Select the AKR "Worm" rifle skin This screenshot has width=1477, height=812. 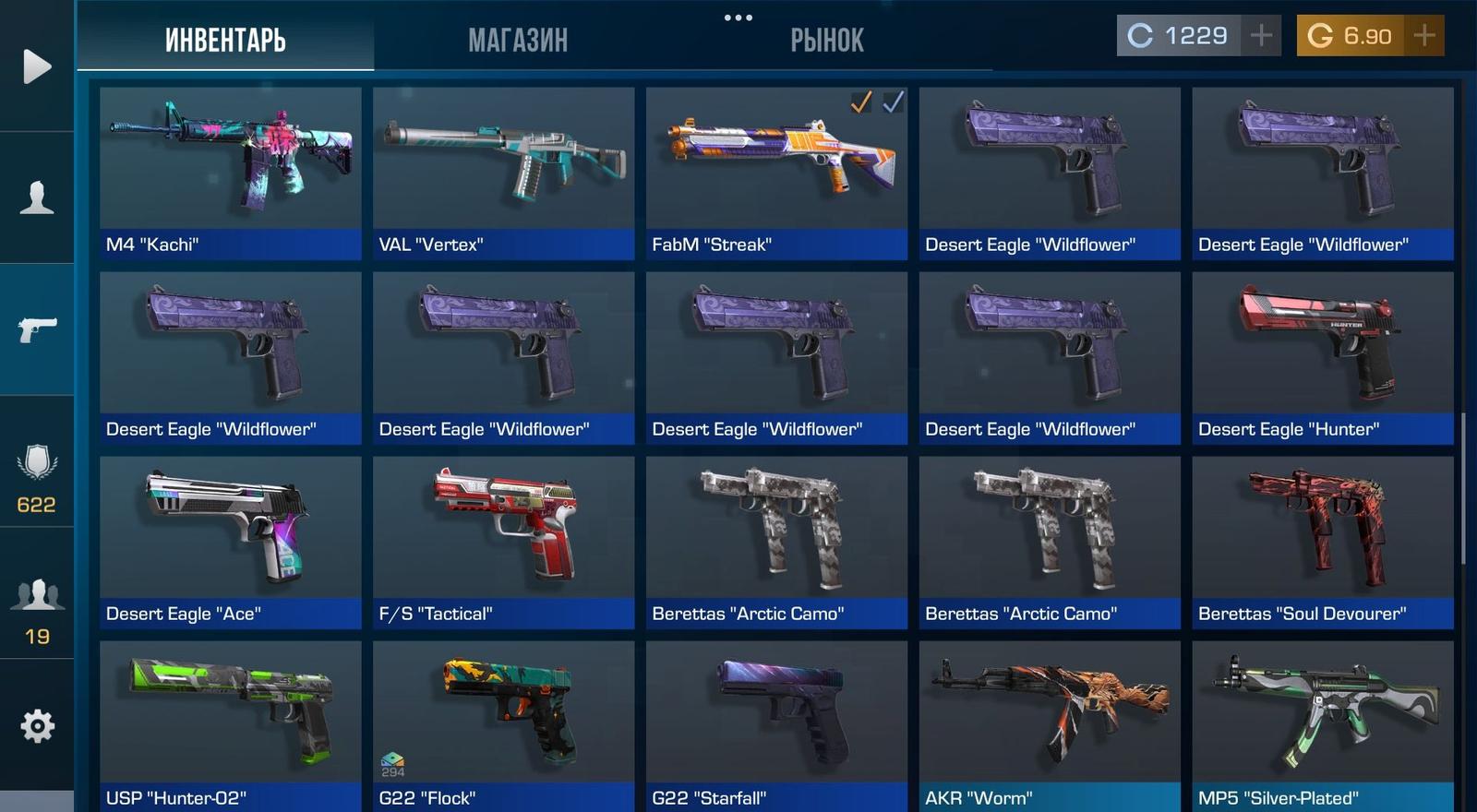[x=1049, y=726]
